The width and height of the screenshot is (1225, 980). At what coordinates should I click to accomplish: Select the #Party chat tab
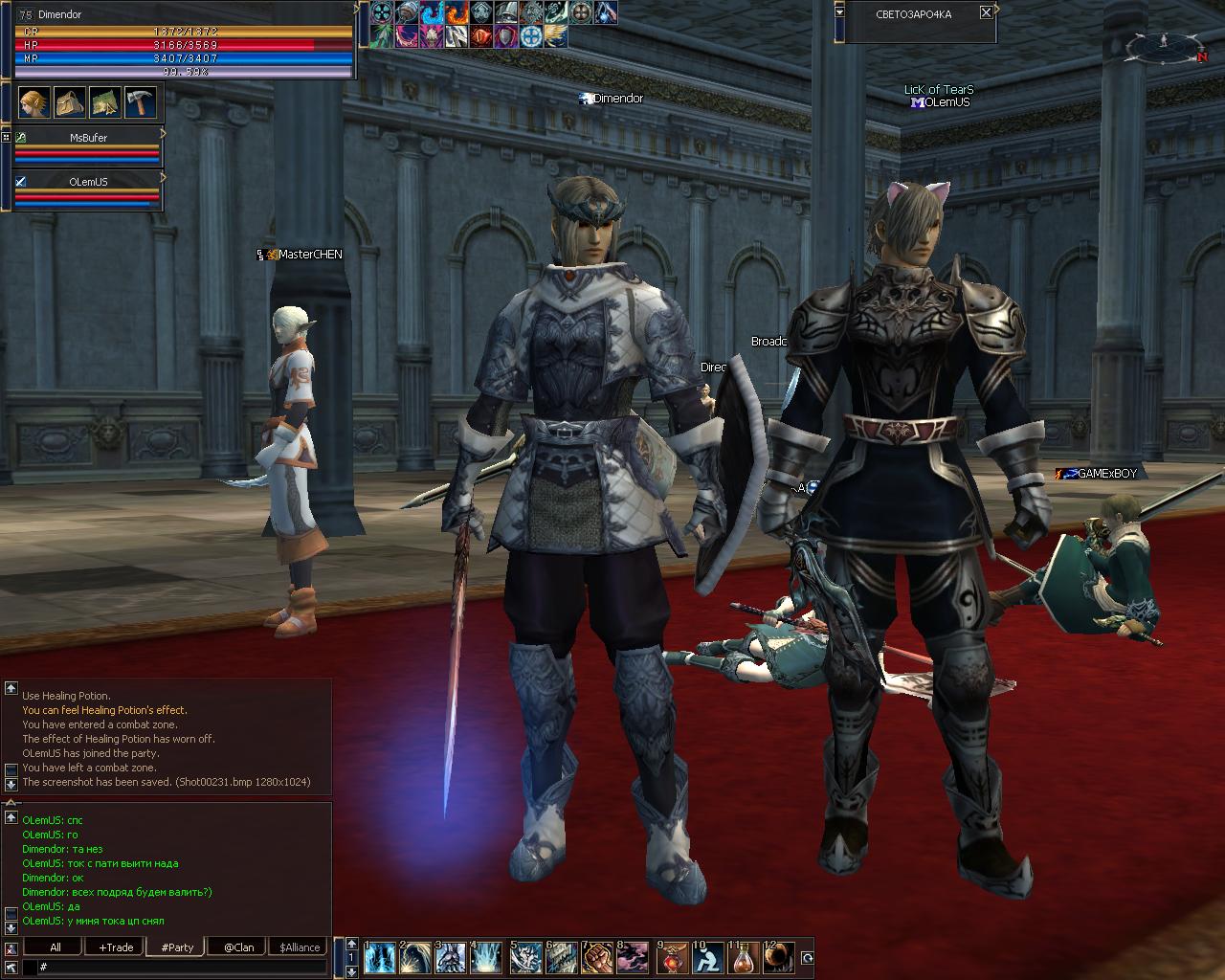177,947
